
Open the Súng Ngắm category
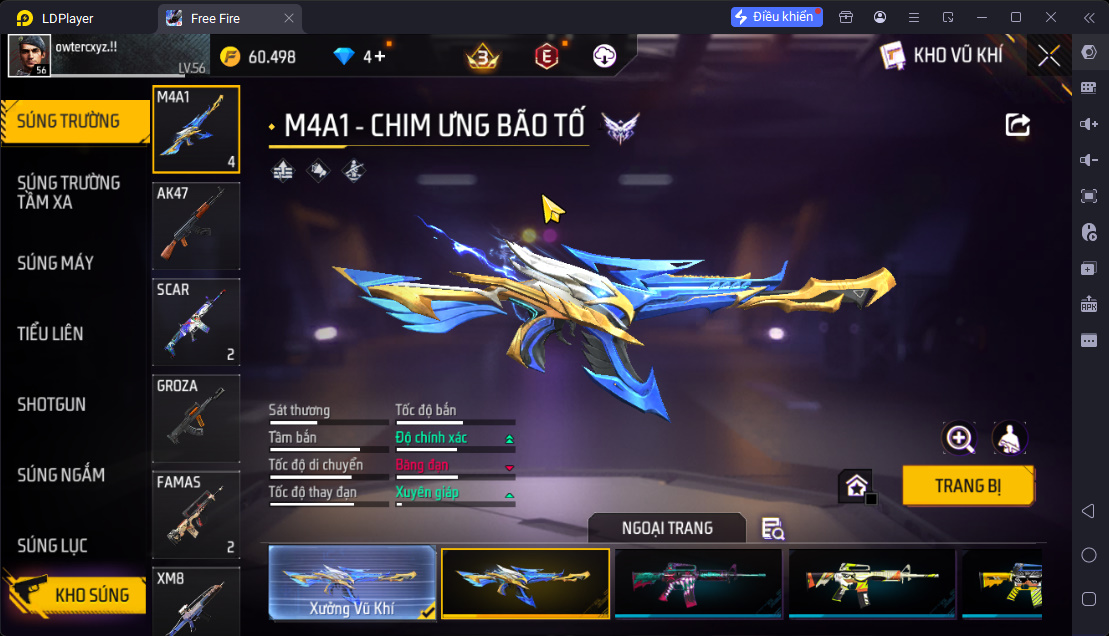[x=61, y=475]
